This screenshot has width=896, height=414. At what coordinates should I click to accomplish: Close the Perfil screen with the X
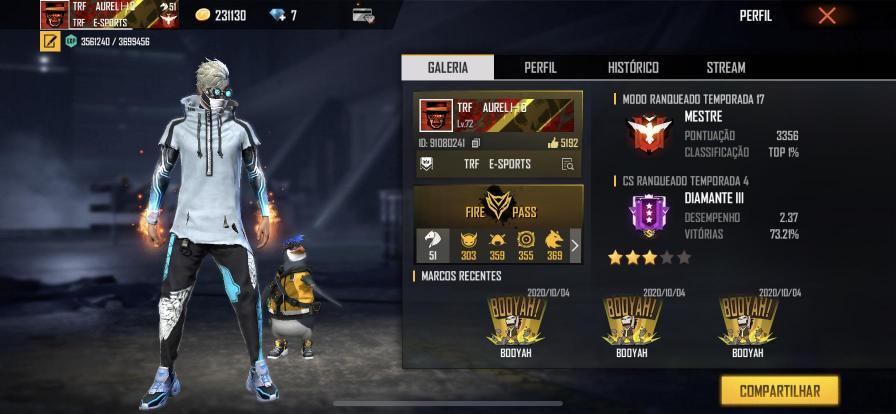(826, 15)
